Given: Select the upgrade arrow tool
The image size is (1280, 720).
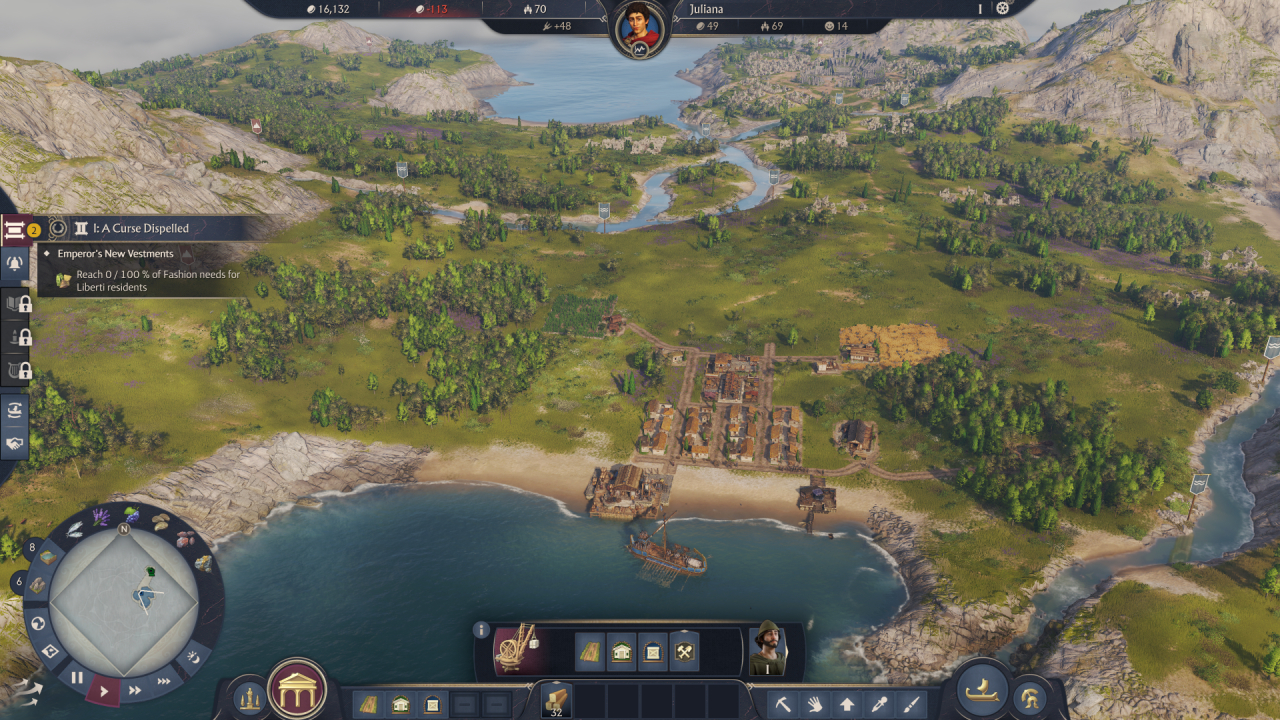Looking at the screenshot, I should click(847, 702).
